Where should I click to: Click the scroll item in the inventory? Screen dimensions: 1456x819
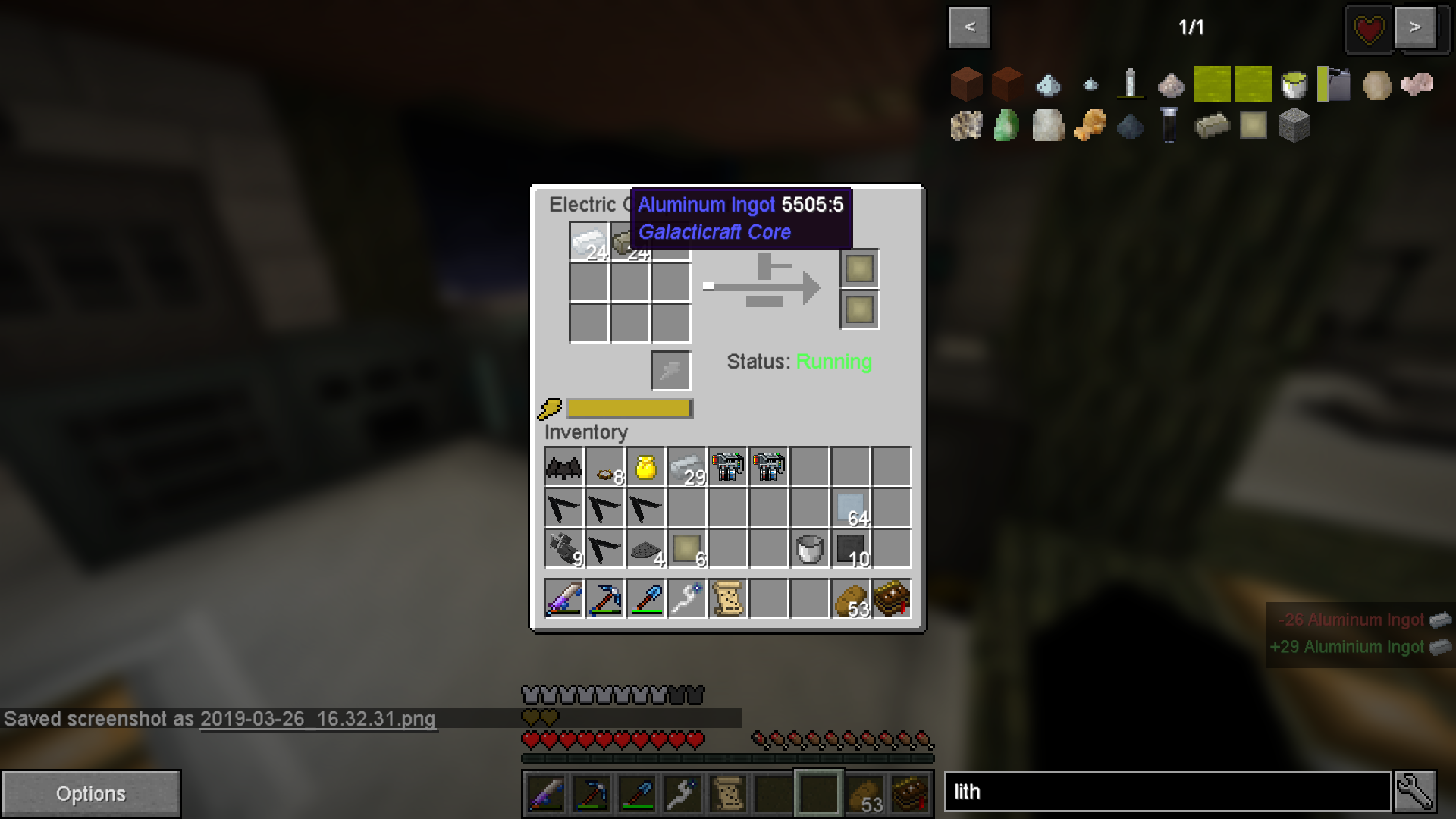(x=726, y=599)
